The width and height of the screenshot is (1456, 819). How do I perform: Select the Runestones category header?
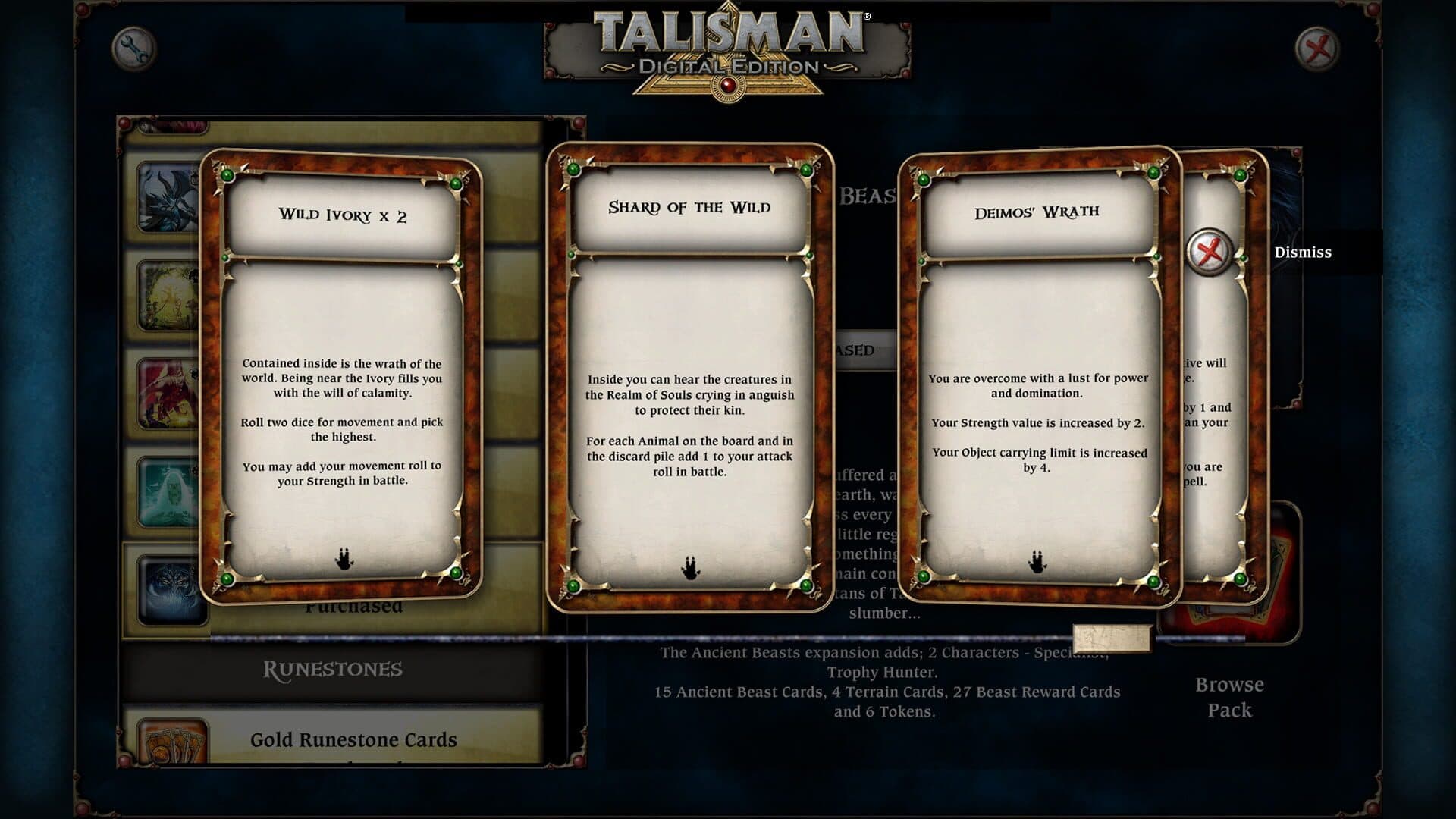(332, 670)
